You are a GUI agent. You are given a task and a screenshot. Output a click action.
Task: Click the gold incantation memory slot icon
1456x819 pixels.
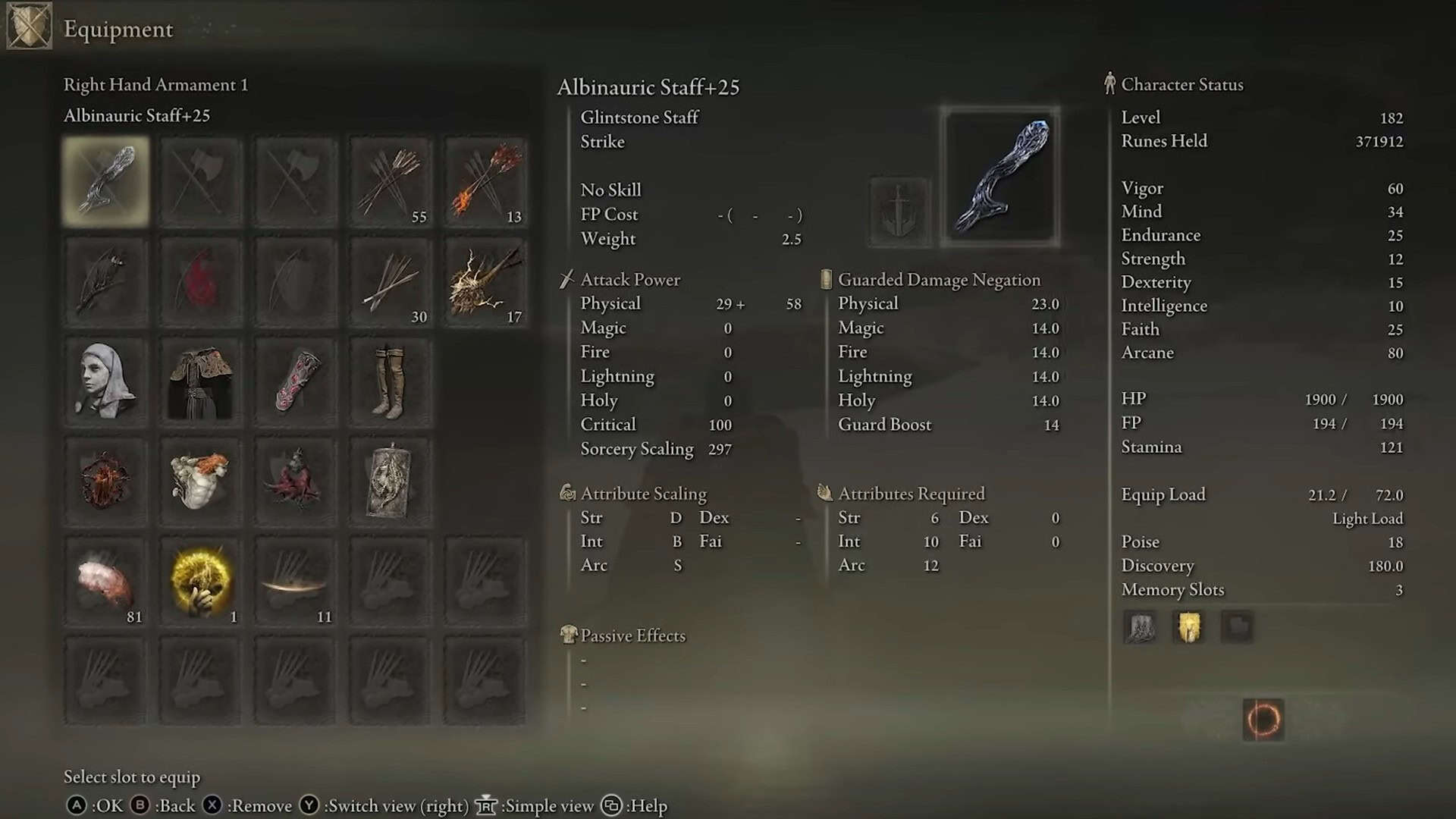1188,628
